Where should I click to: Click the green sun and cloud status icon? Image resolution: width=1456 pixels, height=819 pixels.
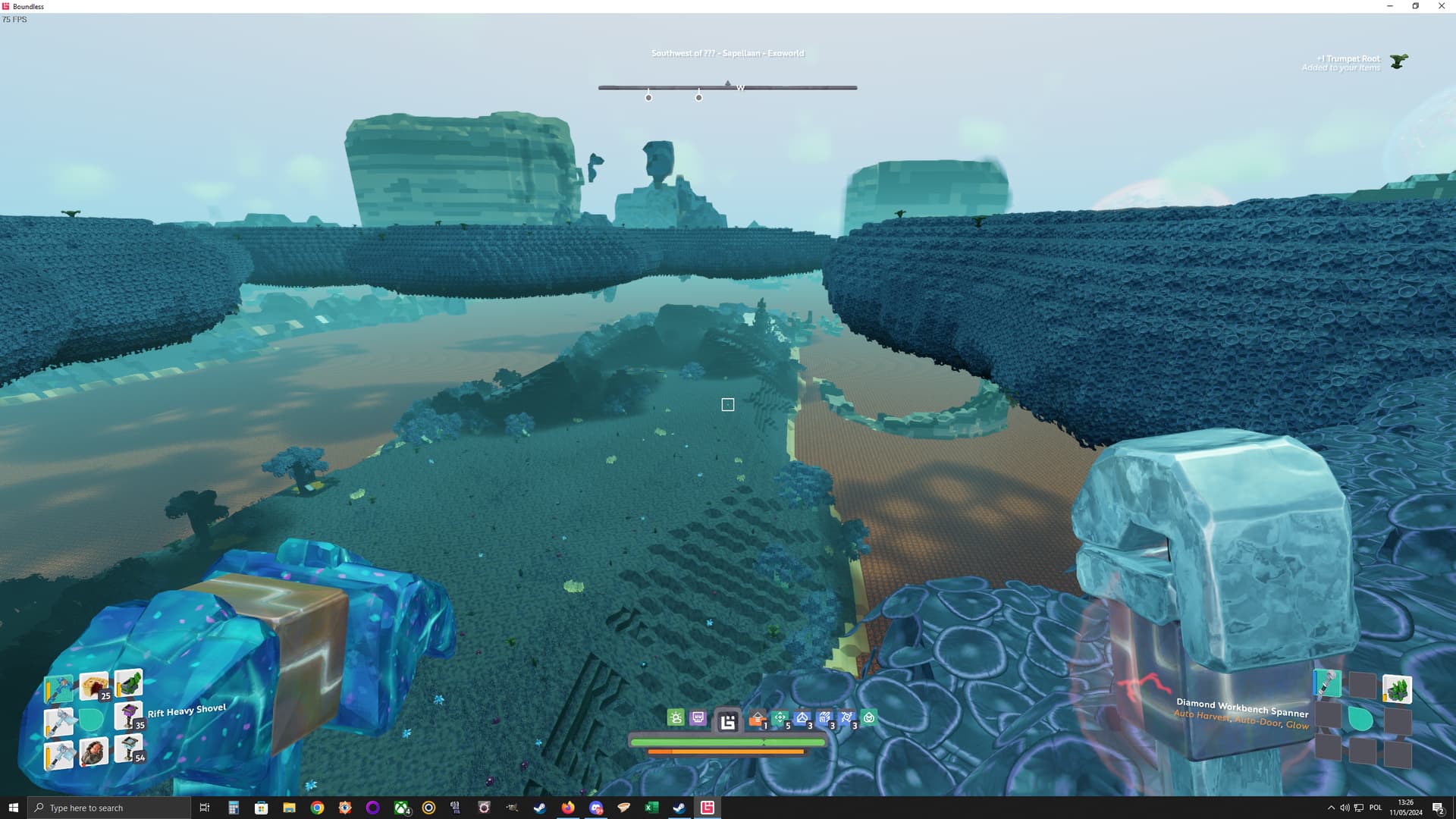point(676,717)
